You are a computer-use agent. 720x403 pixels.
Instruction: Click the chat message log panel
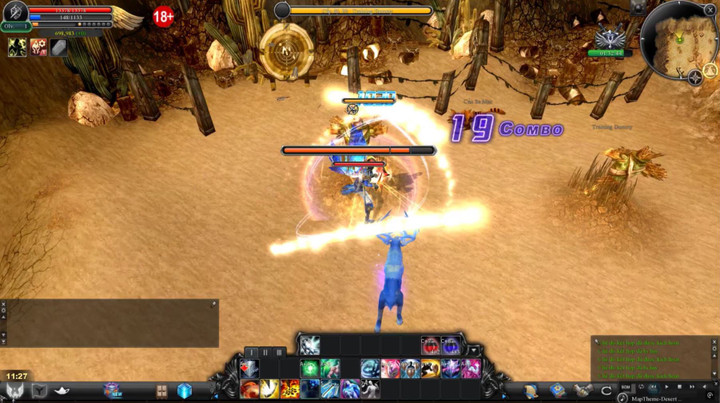click(654, 356)
